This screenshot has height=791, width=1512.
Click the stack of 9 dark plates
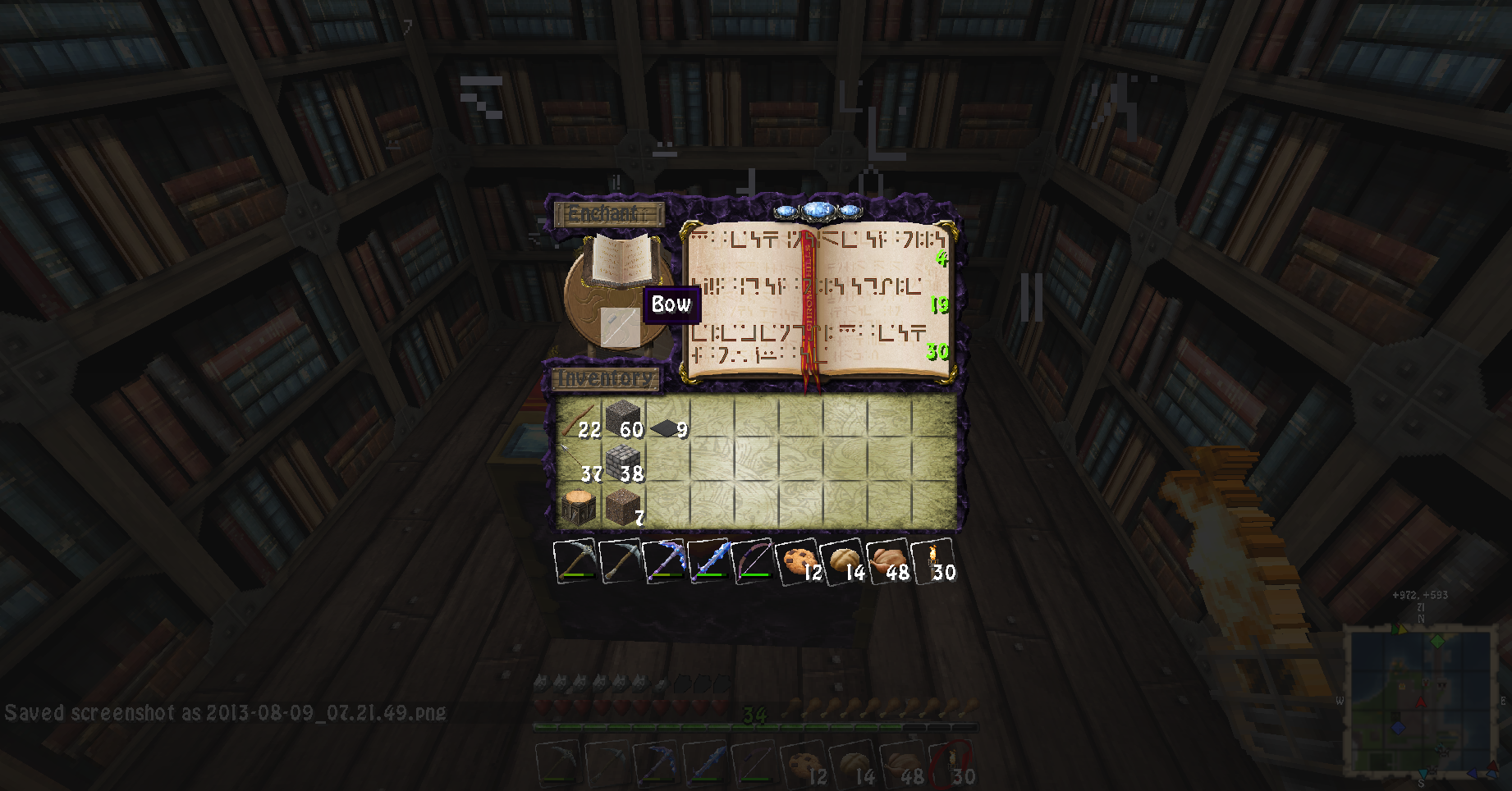click(x=668, y=427)
